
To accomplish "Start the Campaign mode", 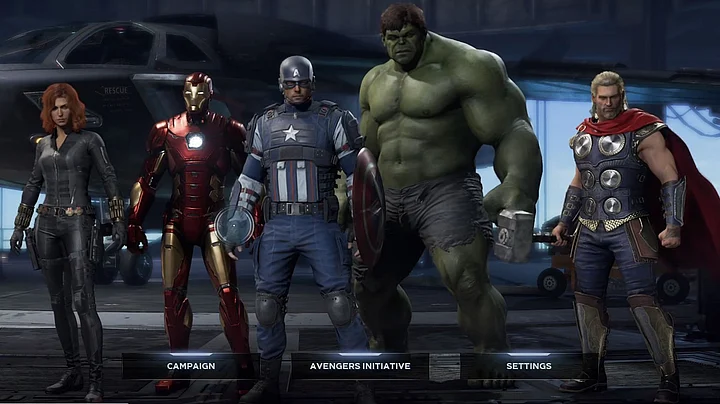I will pos(191,366).
